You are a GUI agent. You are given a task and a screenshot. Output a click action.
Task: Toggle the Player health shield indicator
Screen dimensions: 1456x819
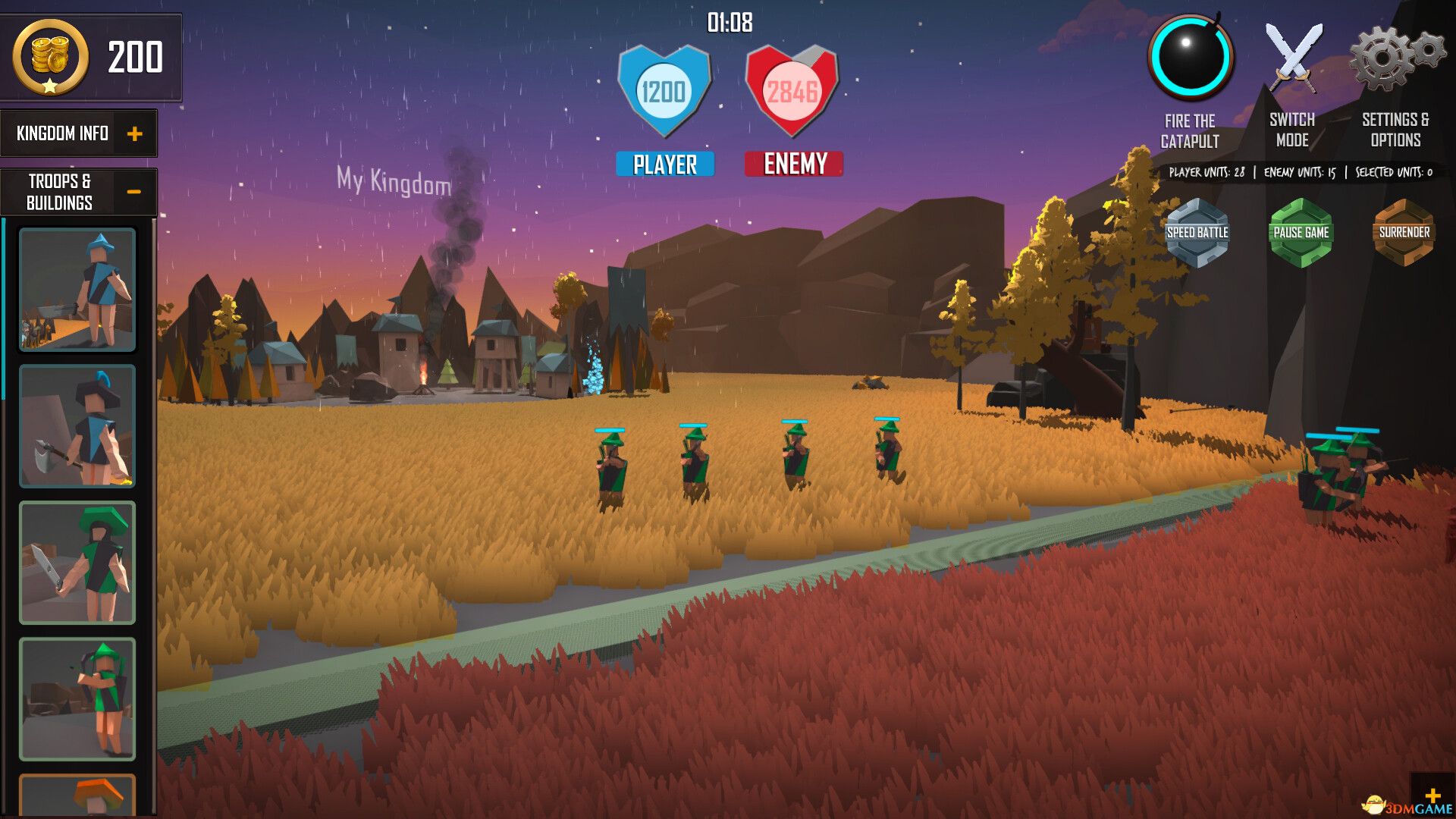click(x=664, y=91)
